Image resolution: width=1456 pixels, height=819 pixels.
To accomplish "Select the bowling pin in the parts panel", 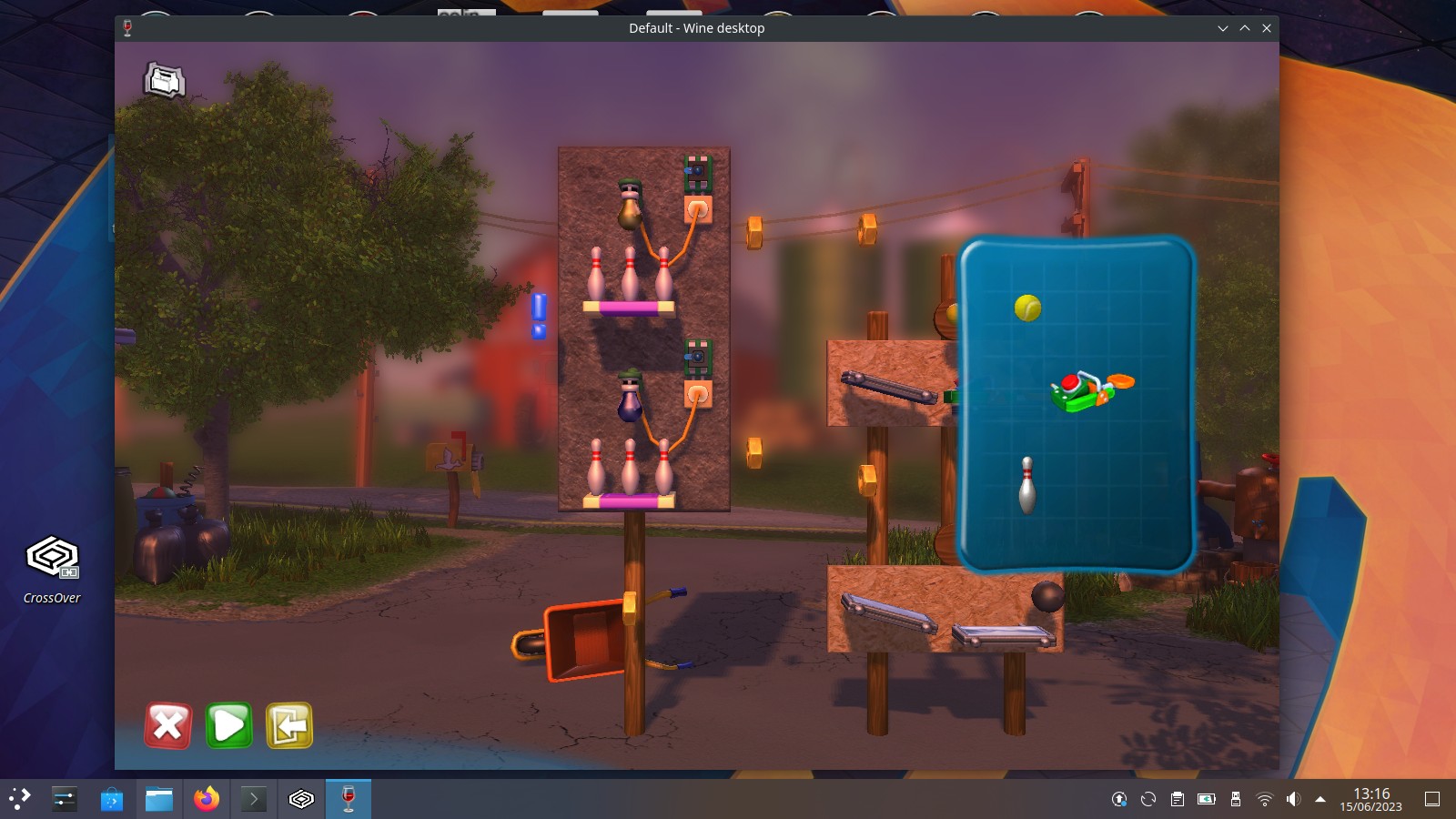I will [1026, 487].
